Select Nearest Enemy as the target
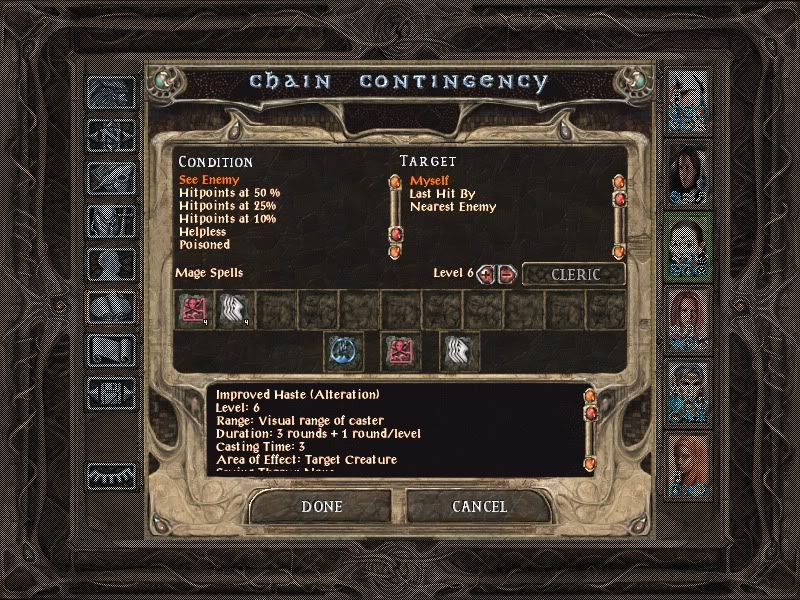Image resolution: width=800 pixels, height=600 pixels. pyautogui.click(x=452, y=207)
